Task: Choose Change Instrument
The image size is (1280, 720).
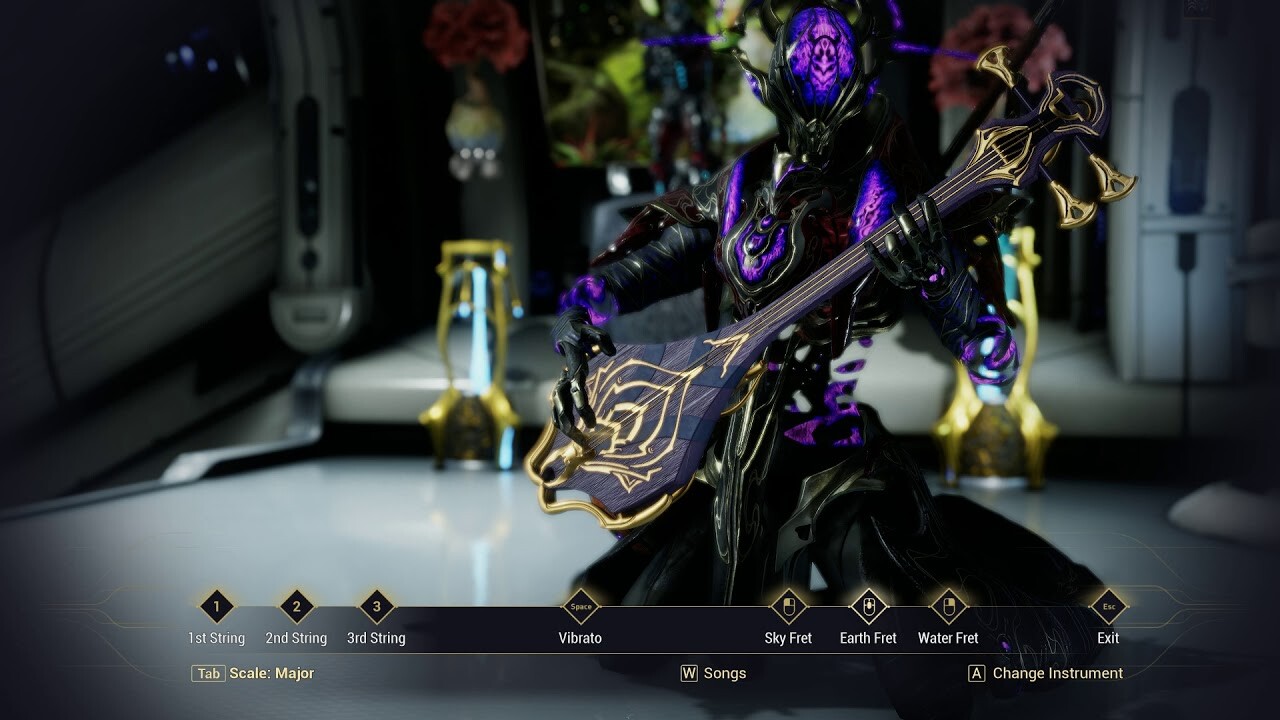Action: pos(1046,673)
